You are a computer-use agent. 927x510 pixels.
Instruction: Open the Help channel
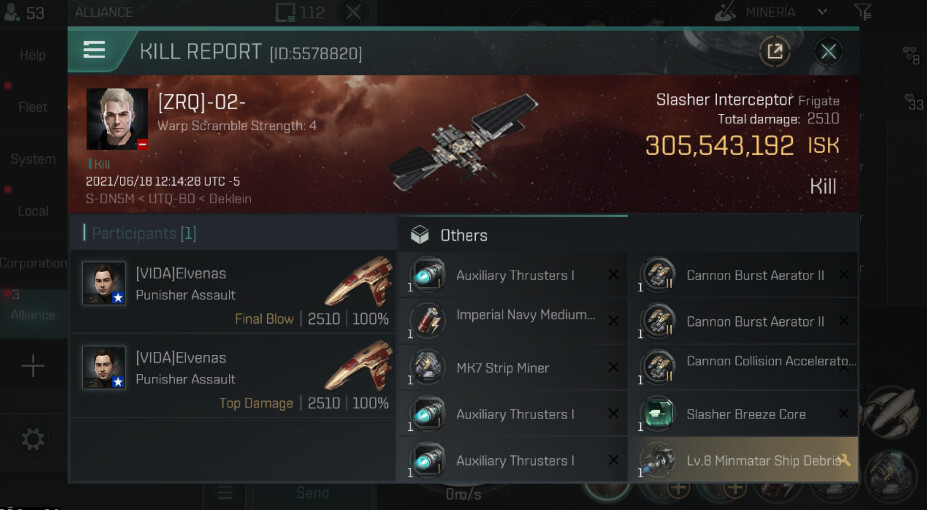[33, 55]
